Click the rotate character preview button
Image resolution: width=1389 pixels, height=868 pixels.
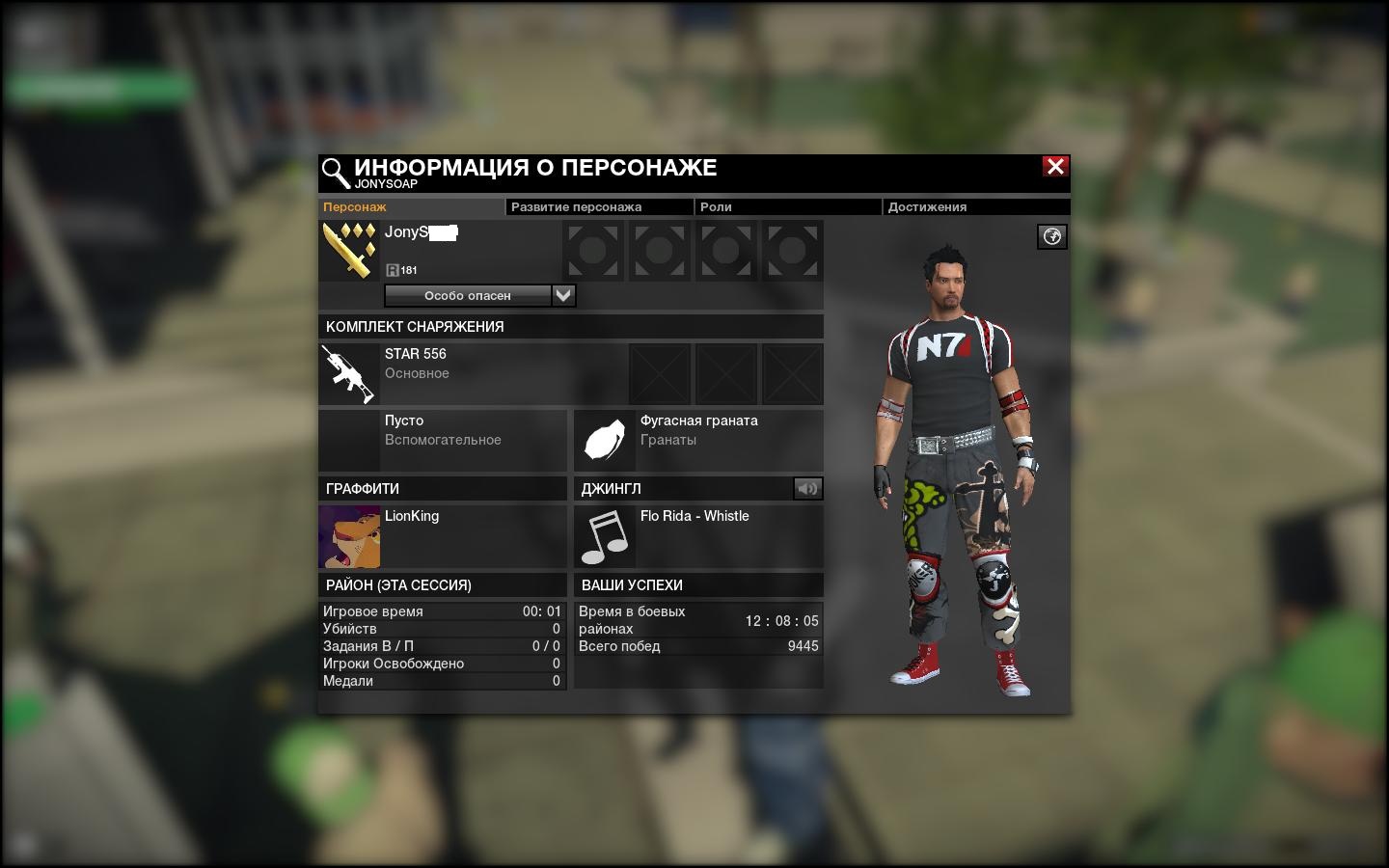(x=1052, y=236)
